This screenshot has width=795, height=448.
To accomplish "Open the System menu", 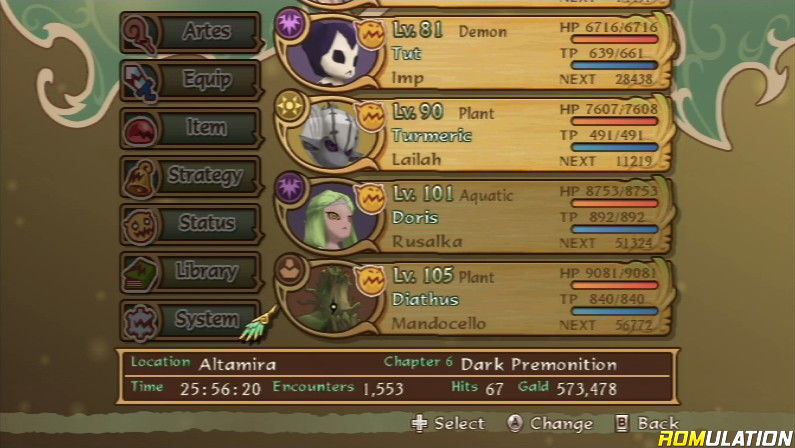I will (x=190, y=319).
